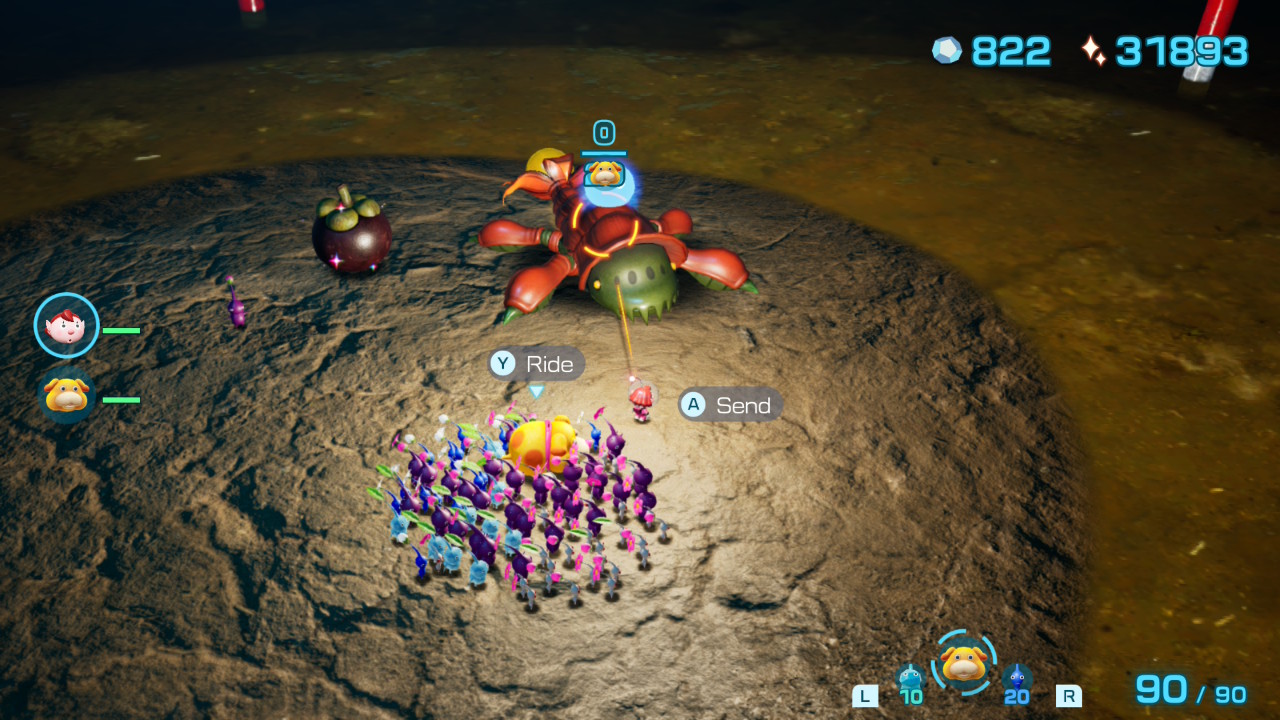Choose the Ice Pikmin squad icon
The width and height of the screenshot is (1280, 720).
(x=910, y=678)
